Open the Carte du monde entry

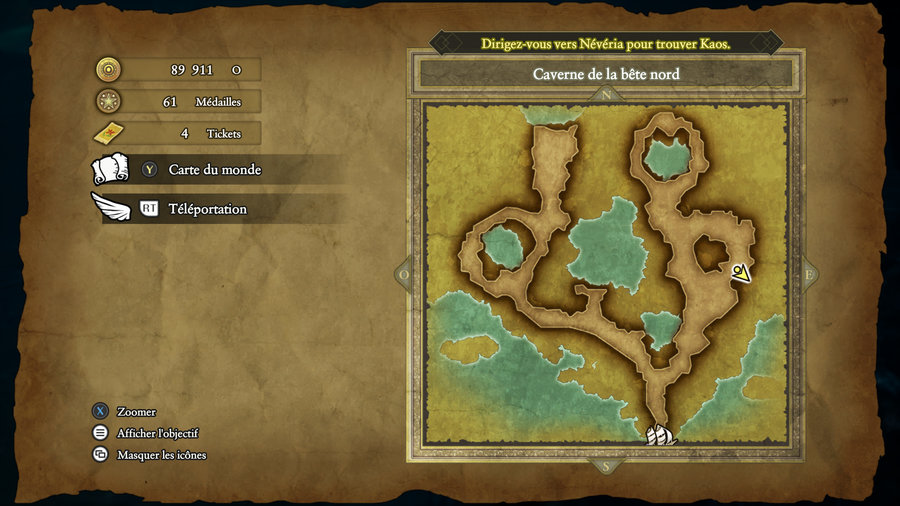[214, 170]
